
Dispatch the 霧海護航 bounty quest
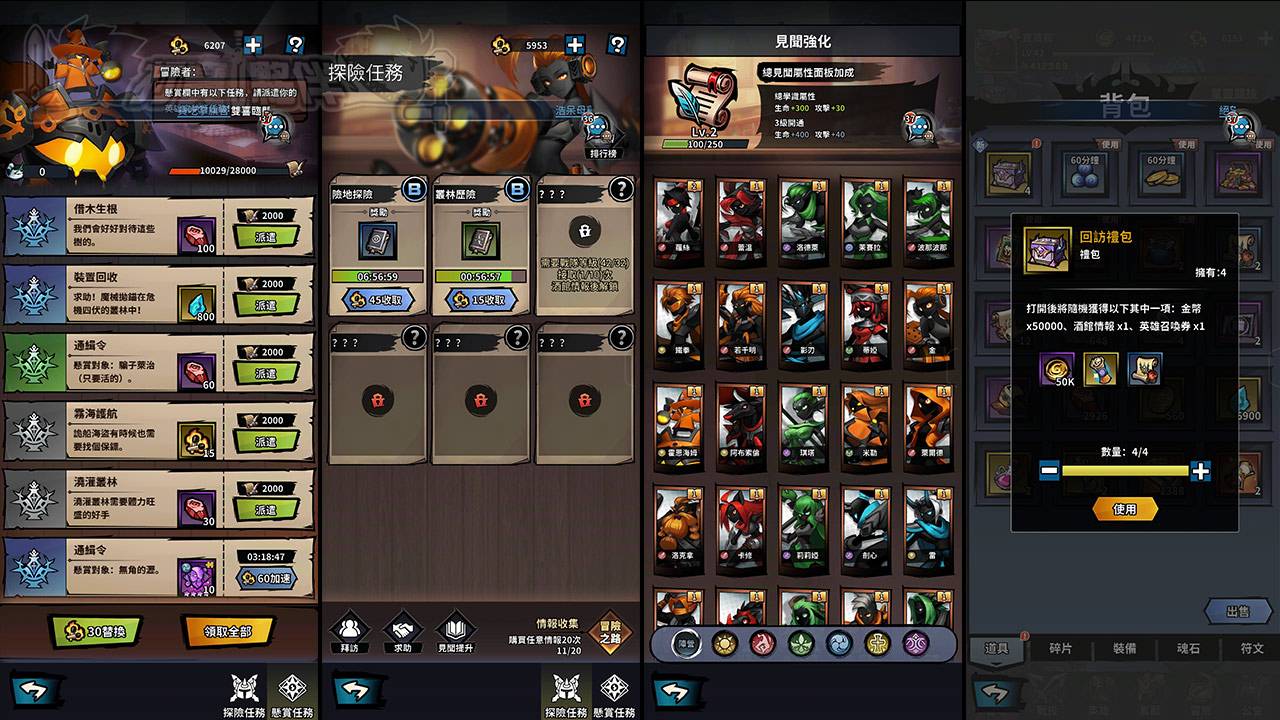pyautogui.click(x=265, y=441)
